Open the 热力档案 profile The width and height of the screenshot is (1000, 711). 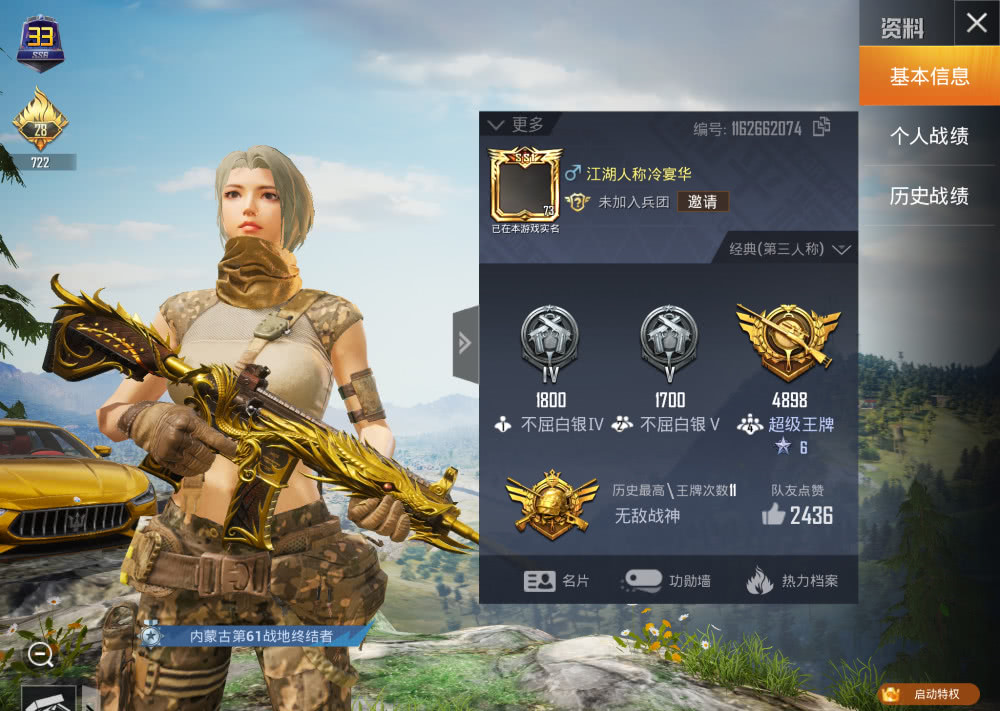(792, 581)
